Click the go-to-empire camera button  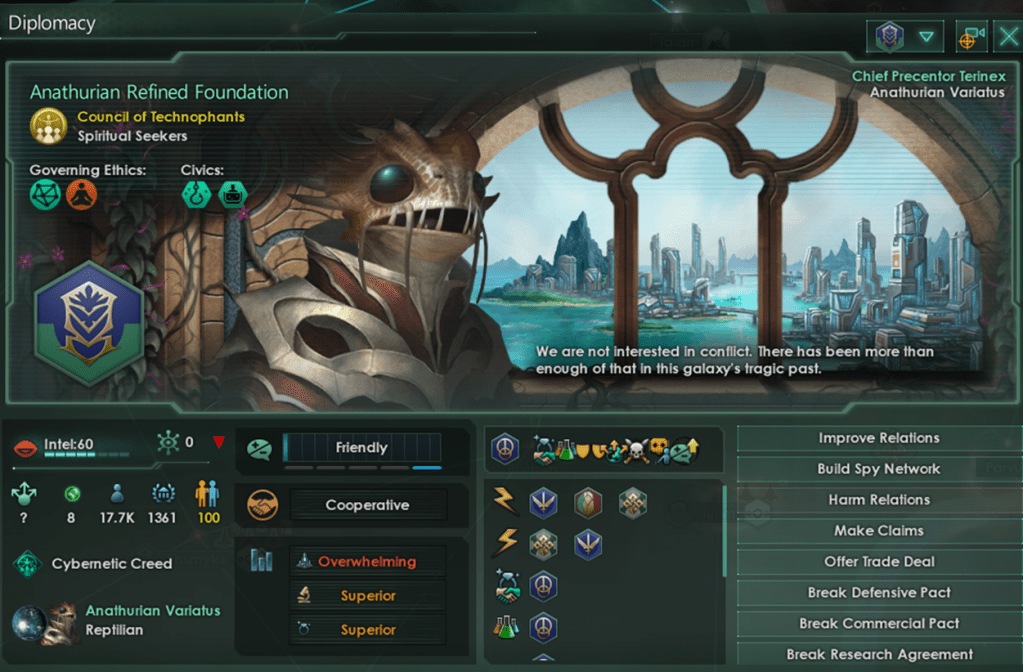(x=970, y=37)
